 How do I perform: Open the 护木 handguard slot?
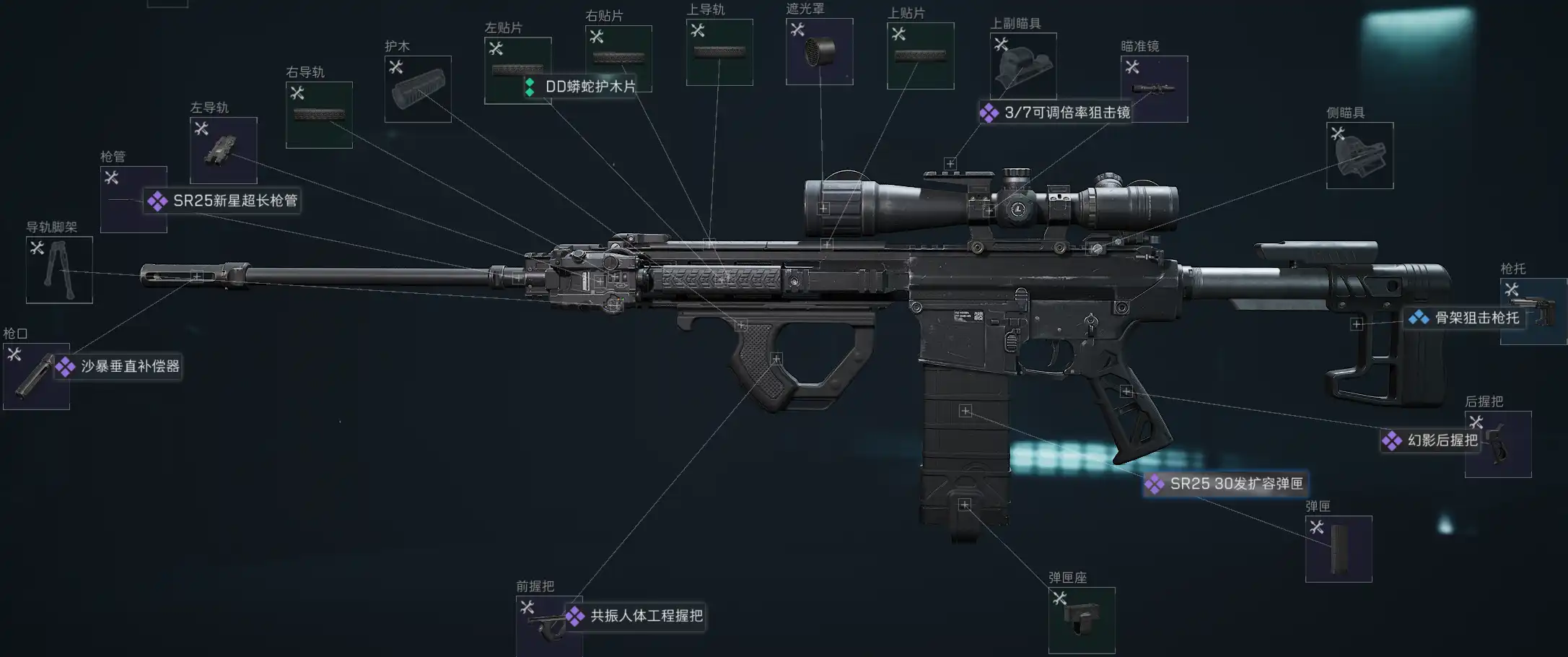[x=418, y=90]
